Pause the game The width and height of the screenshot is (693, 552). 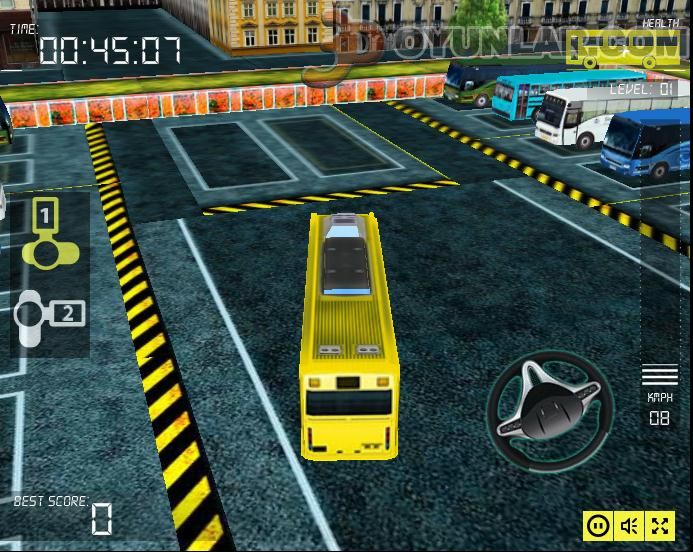(x=598, y=525)
